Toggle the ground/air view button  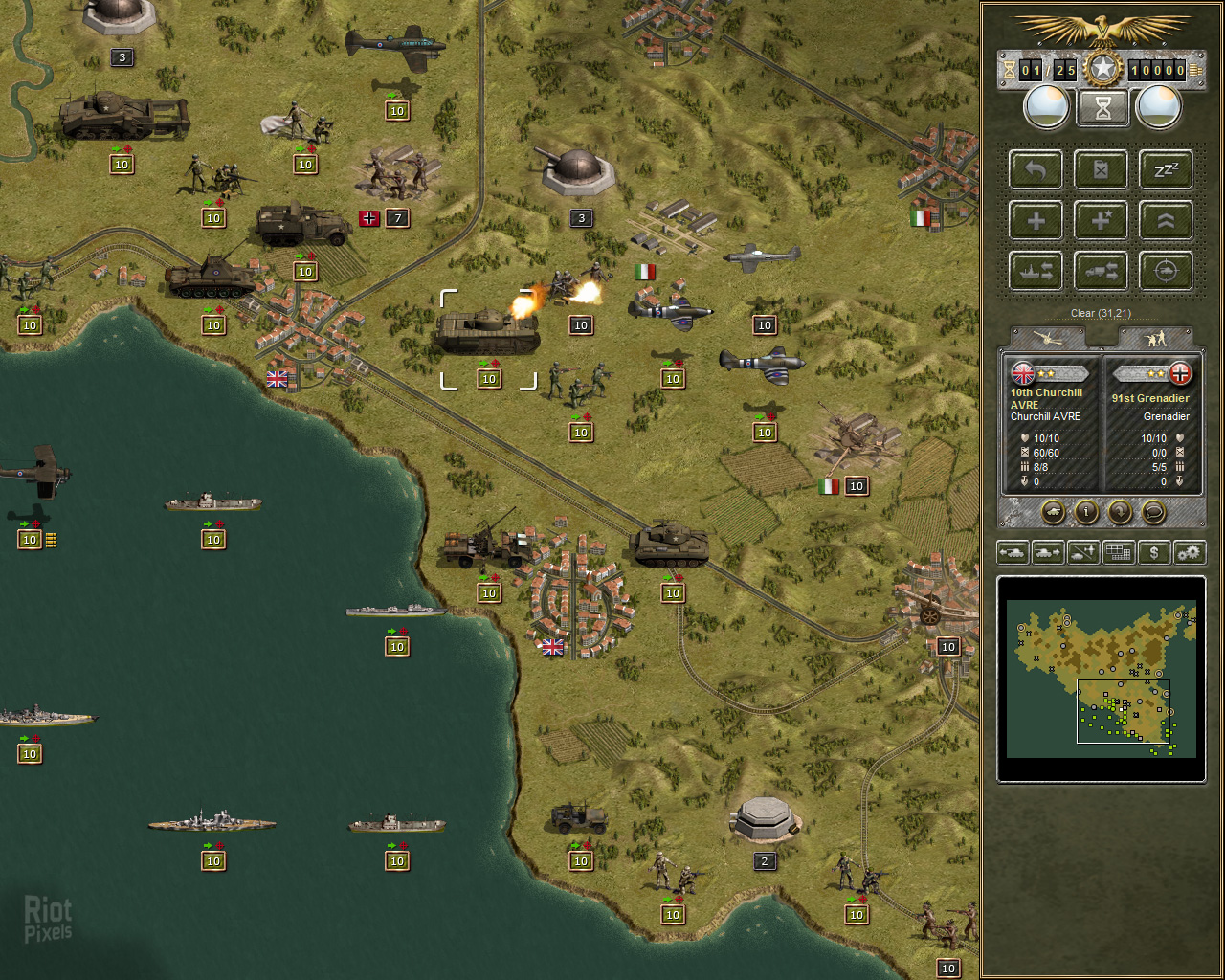(x=1083, y=552)
